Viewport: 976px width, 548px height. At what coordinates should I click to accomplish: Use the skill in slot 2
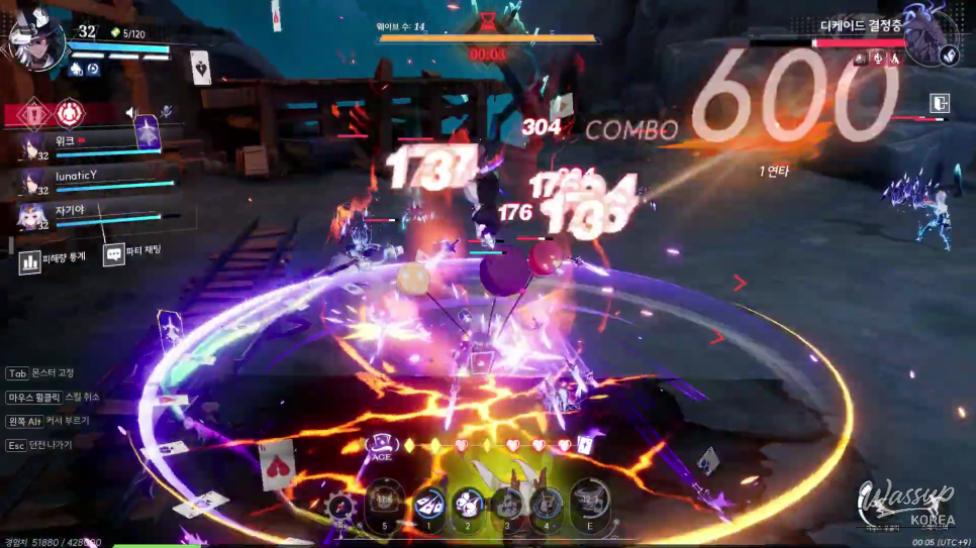pos(468,502)
